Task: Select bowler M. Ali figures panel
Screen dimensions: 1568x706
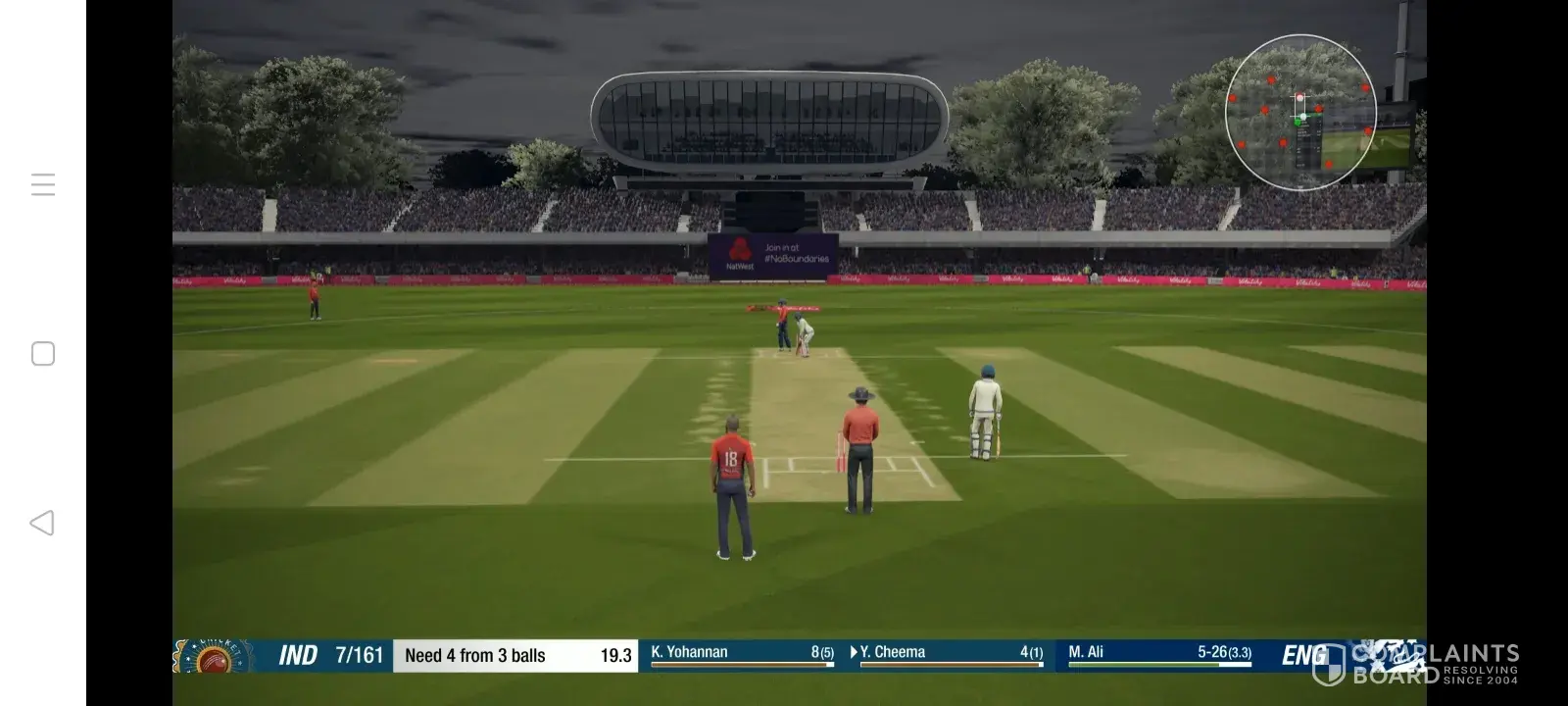Action: [x=1159, y=654]
